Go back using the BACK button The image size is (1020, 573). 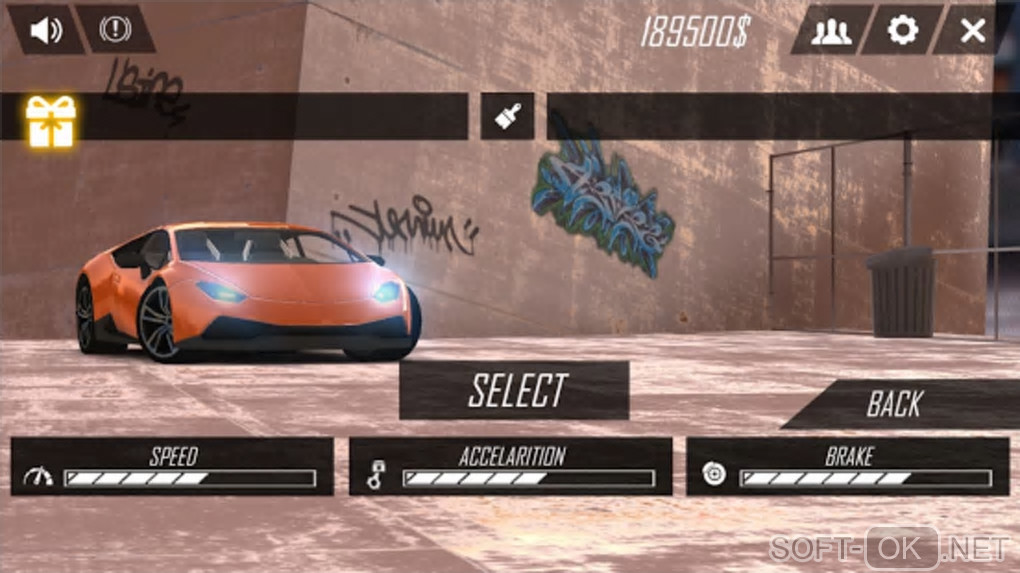(x=896, y=404)
